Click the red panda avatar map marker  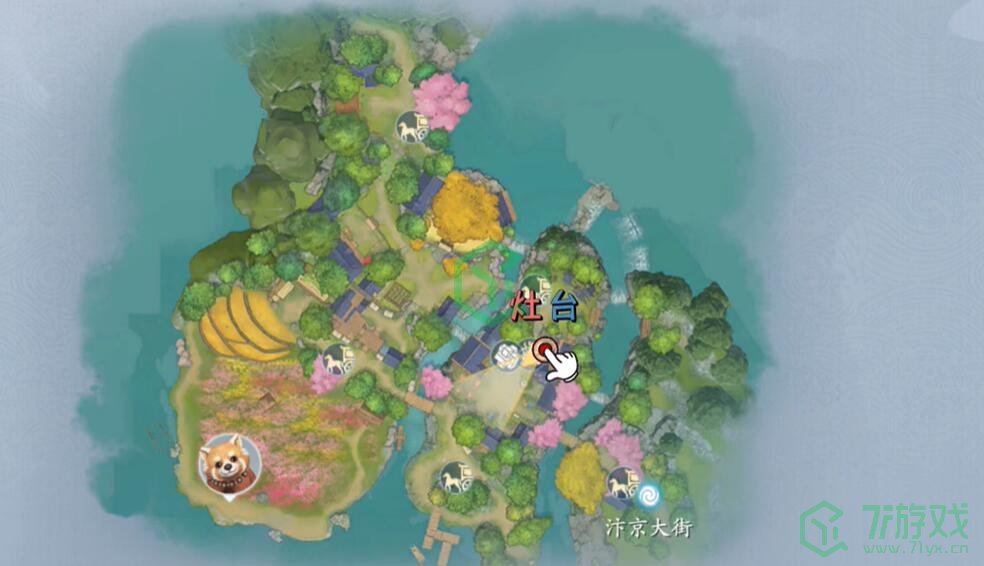pyautogui.click(x=229, y=462)
